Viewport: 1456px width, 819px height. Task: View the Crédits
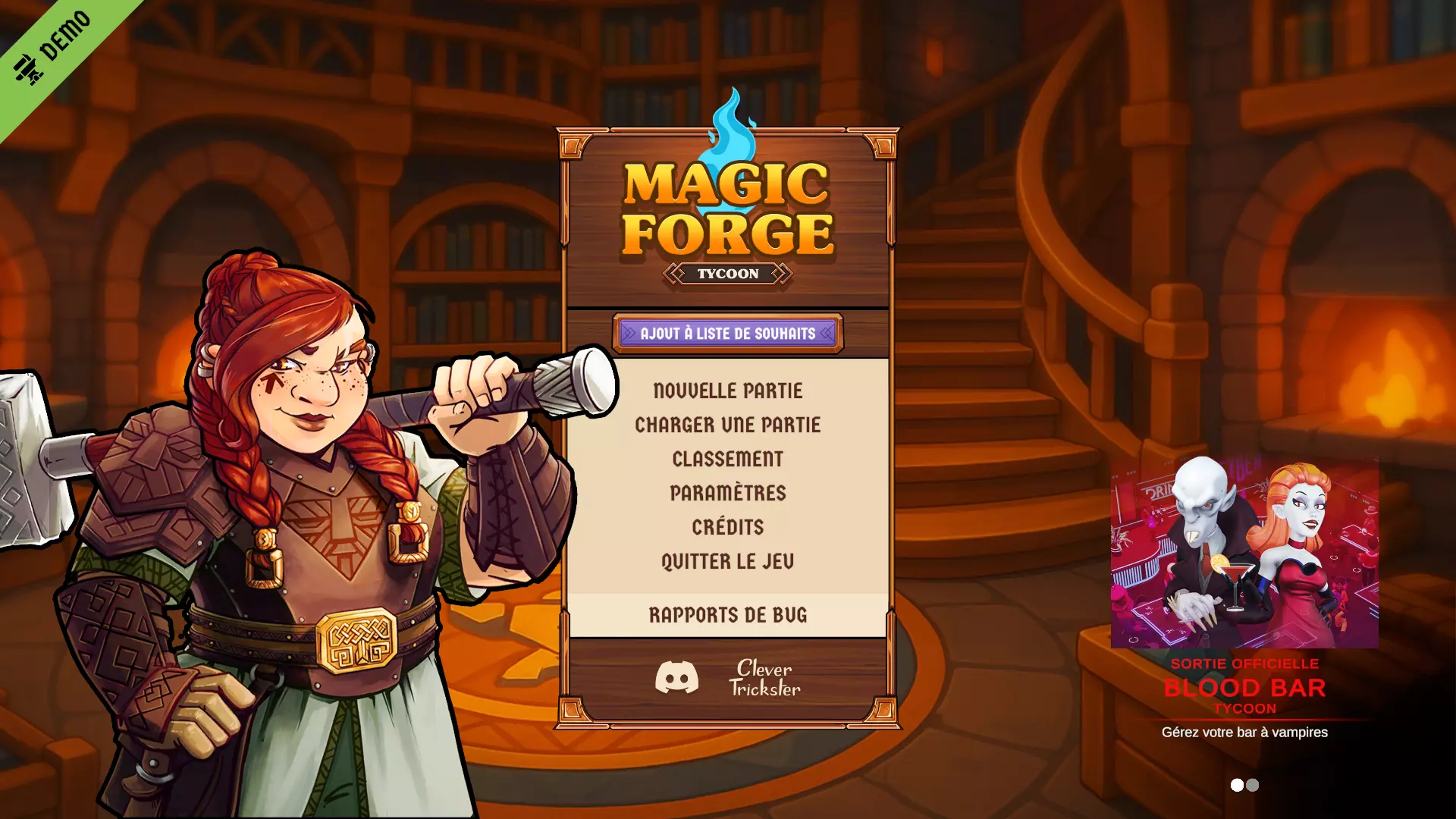[727, 527]
